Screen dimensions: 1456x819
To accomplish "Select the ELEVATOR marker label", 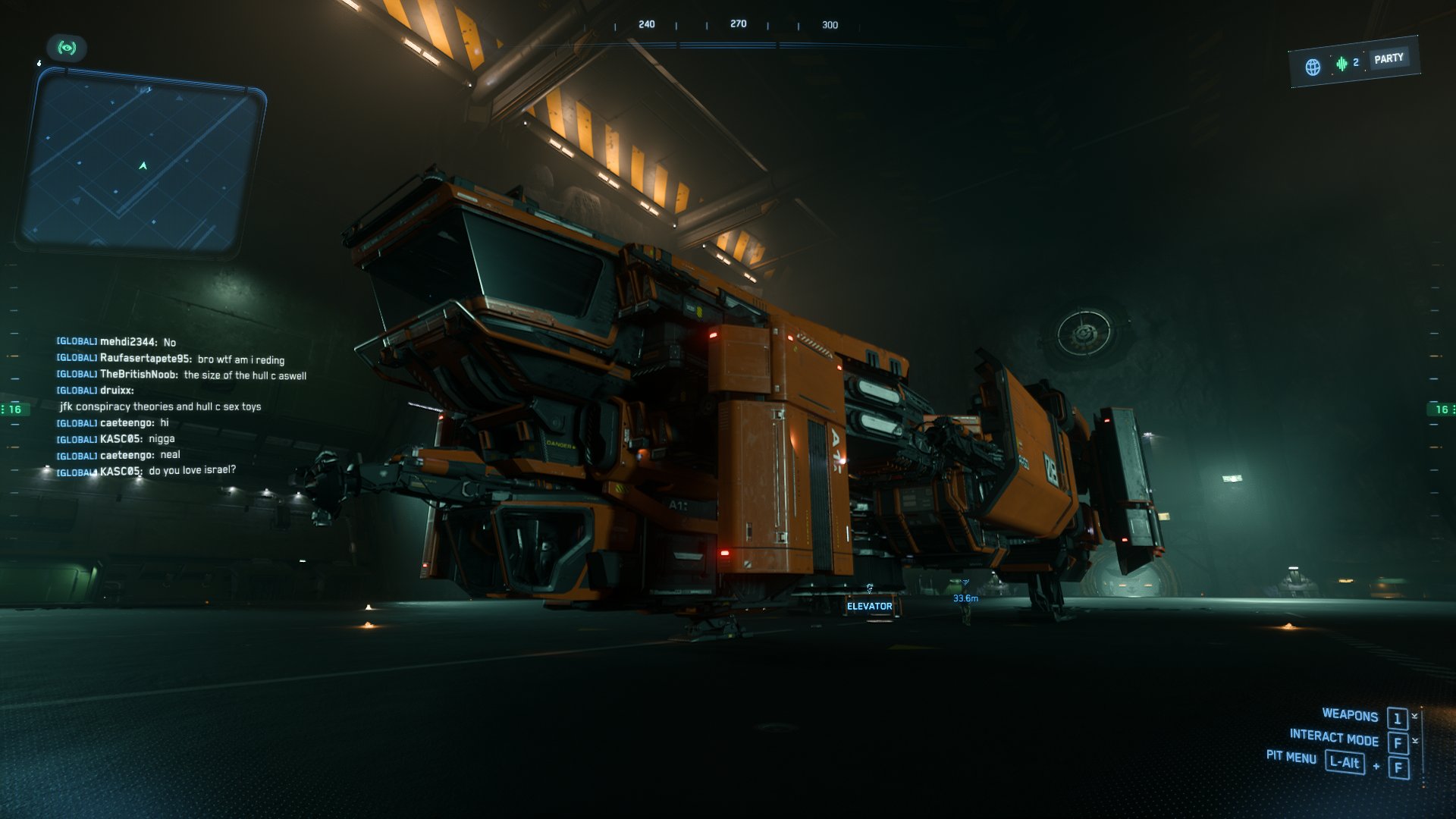I will coord(869,606).
